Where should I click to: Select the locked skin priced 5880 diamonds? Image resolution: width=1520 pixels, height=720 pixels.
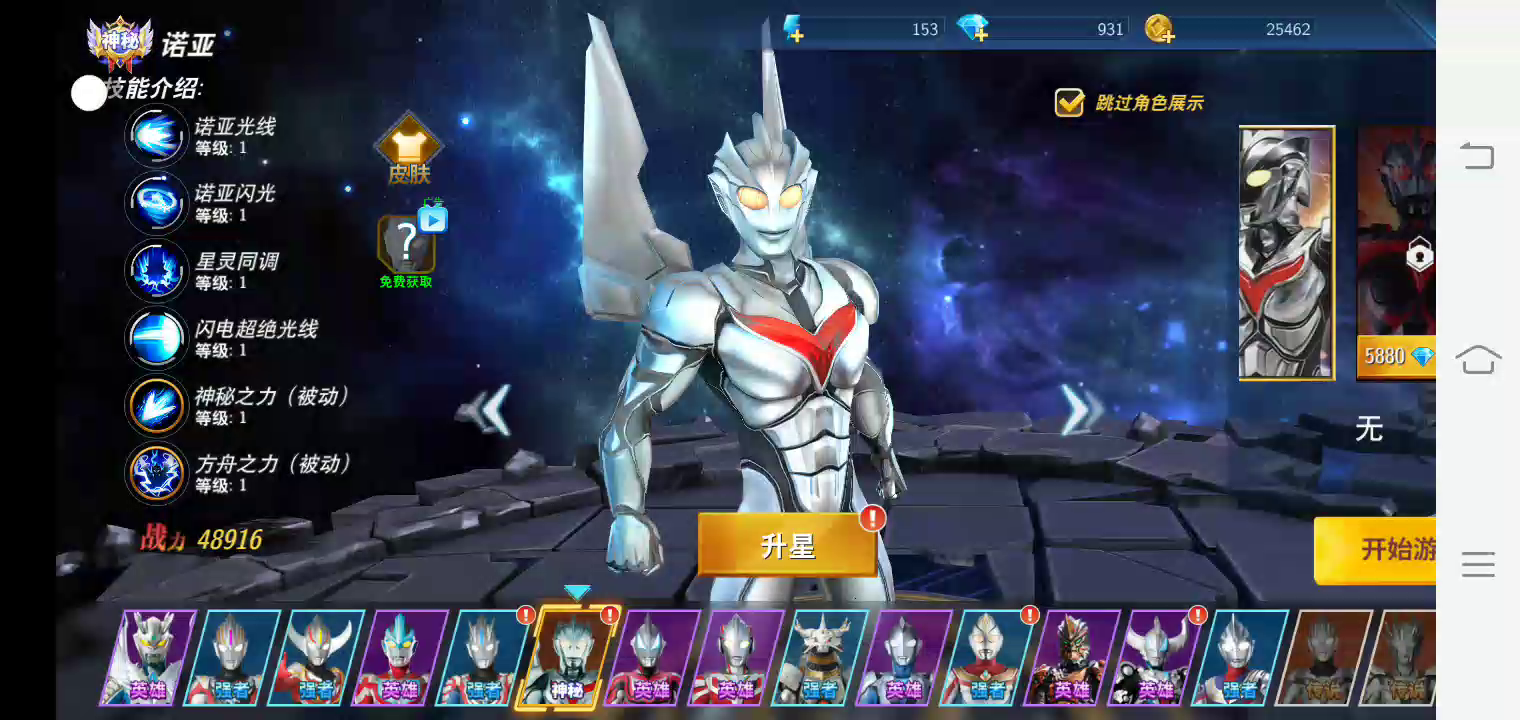tap(1396, 252)
